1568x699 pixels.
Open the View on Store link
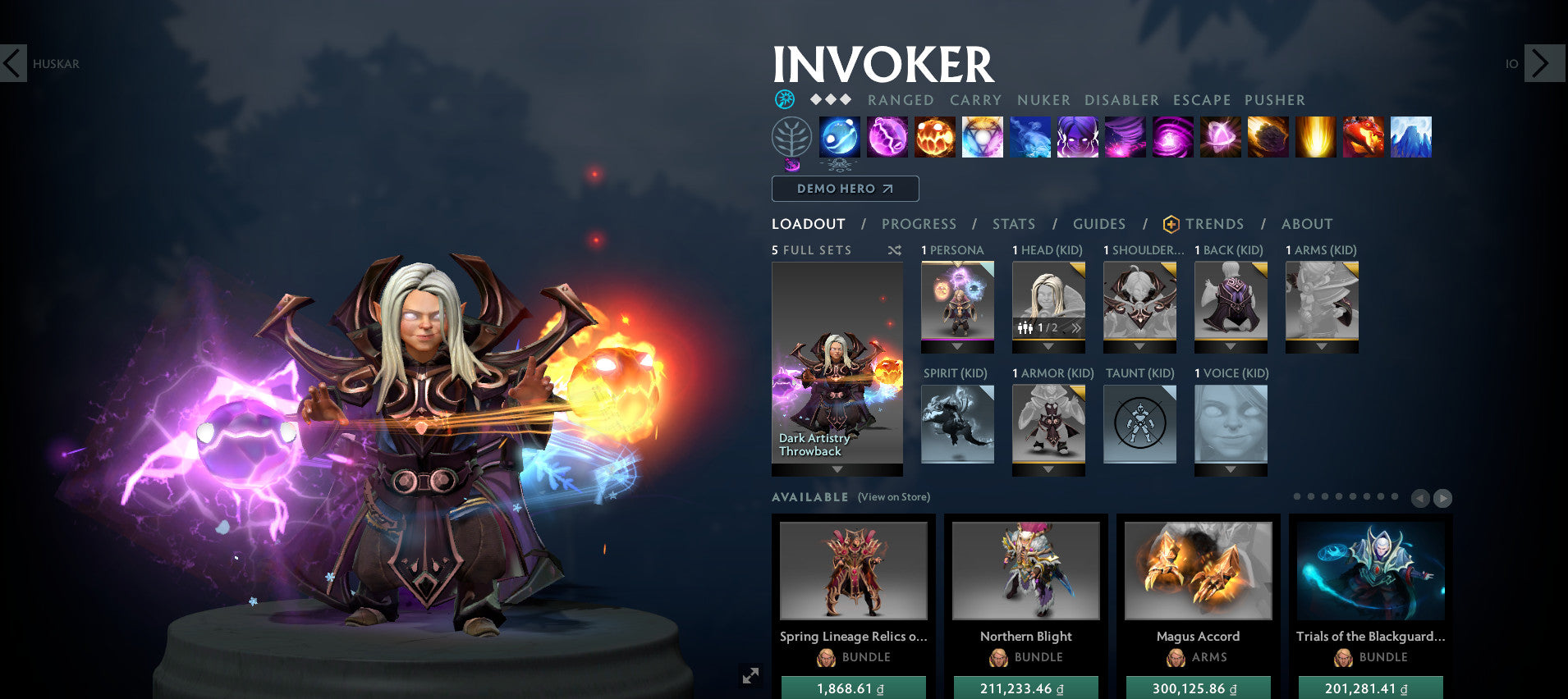(x=892, y=497)
